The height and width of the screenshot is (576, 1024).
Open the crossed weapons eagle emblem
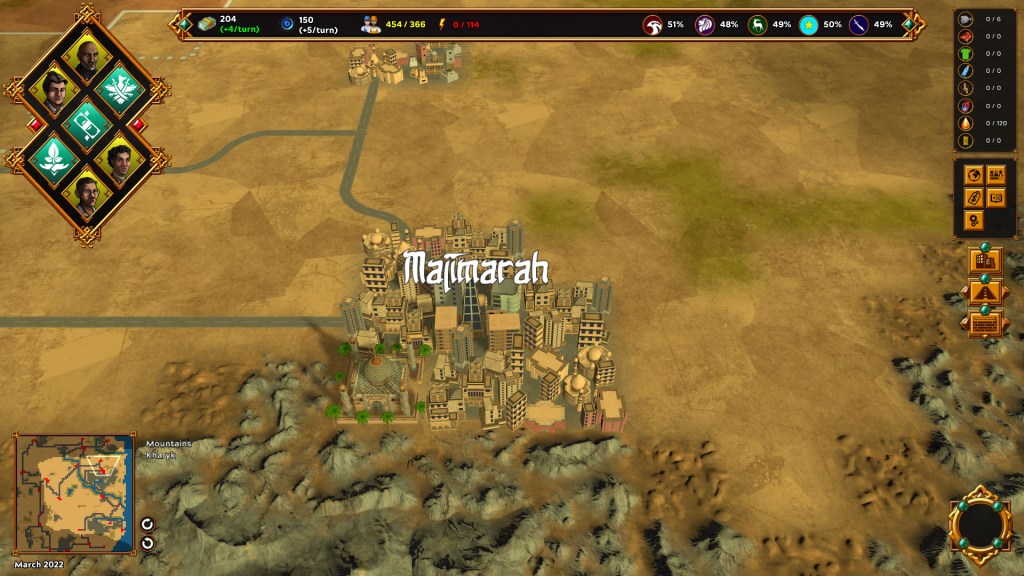pyautogui.click(x=121, y=90)
